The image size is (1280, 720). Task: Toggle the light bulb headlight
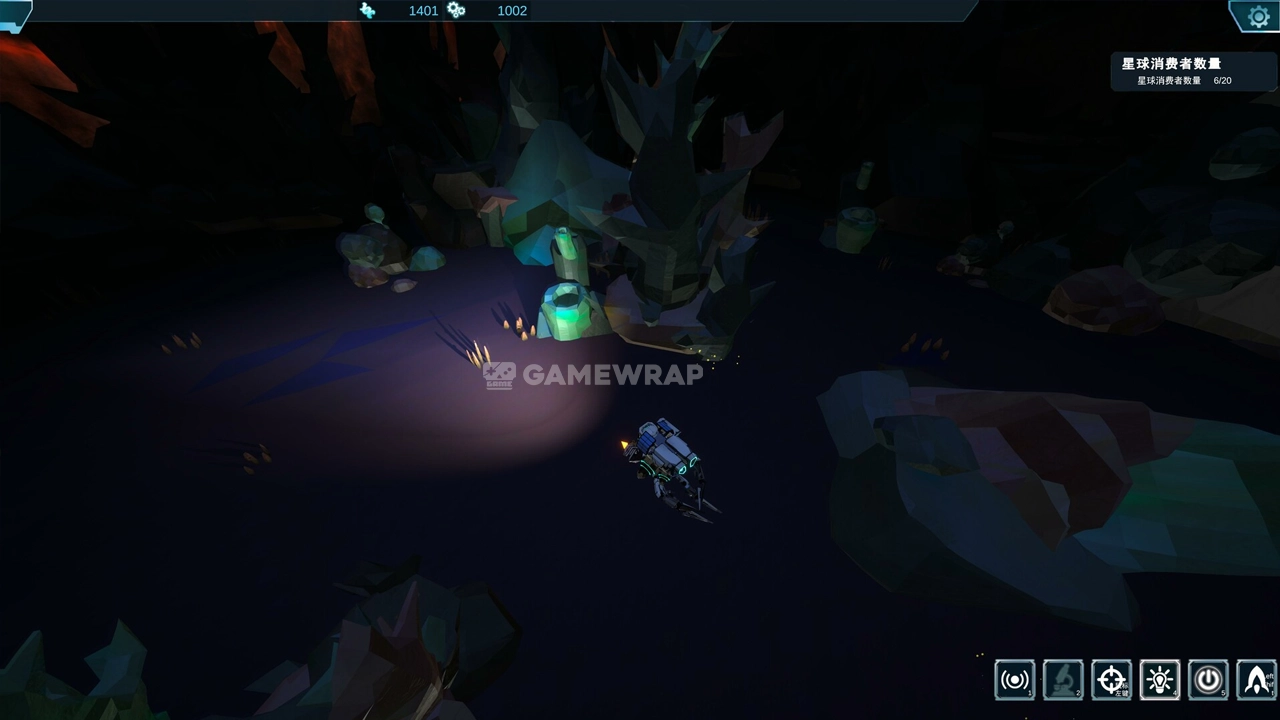[x=1160, y=680]
